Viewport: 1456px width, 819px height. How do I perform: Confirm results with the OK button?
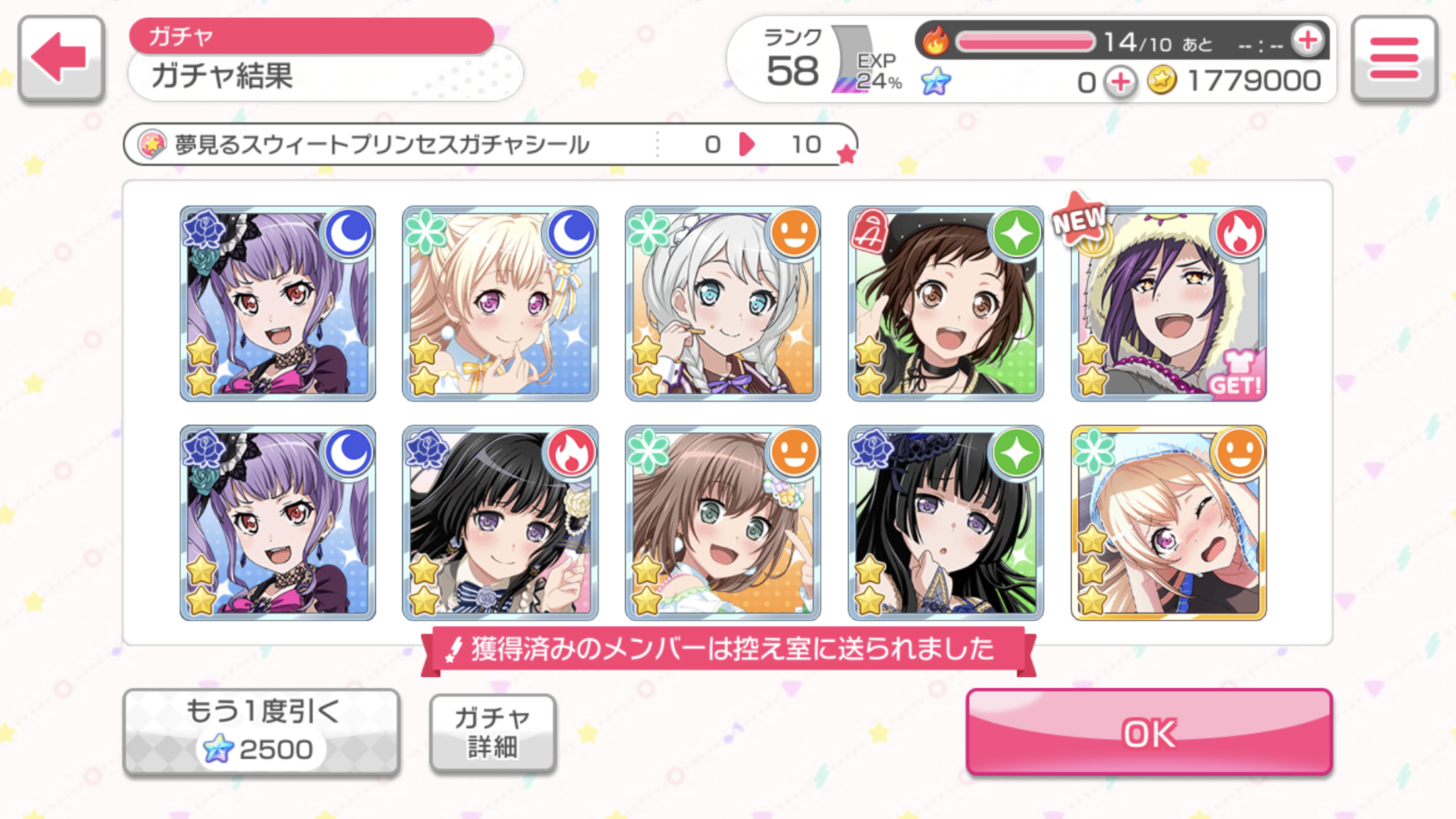(1149, 732)
